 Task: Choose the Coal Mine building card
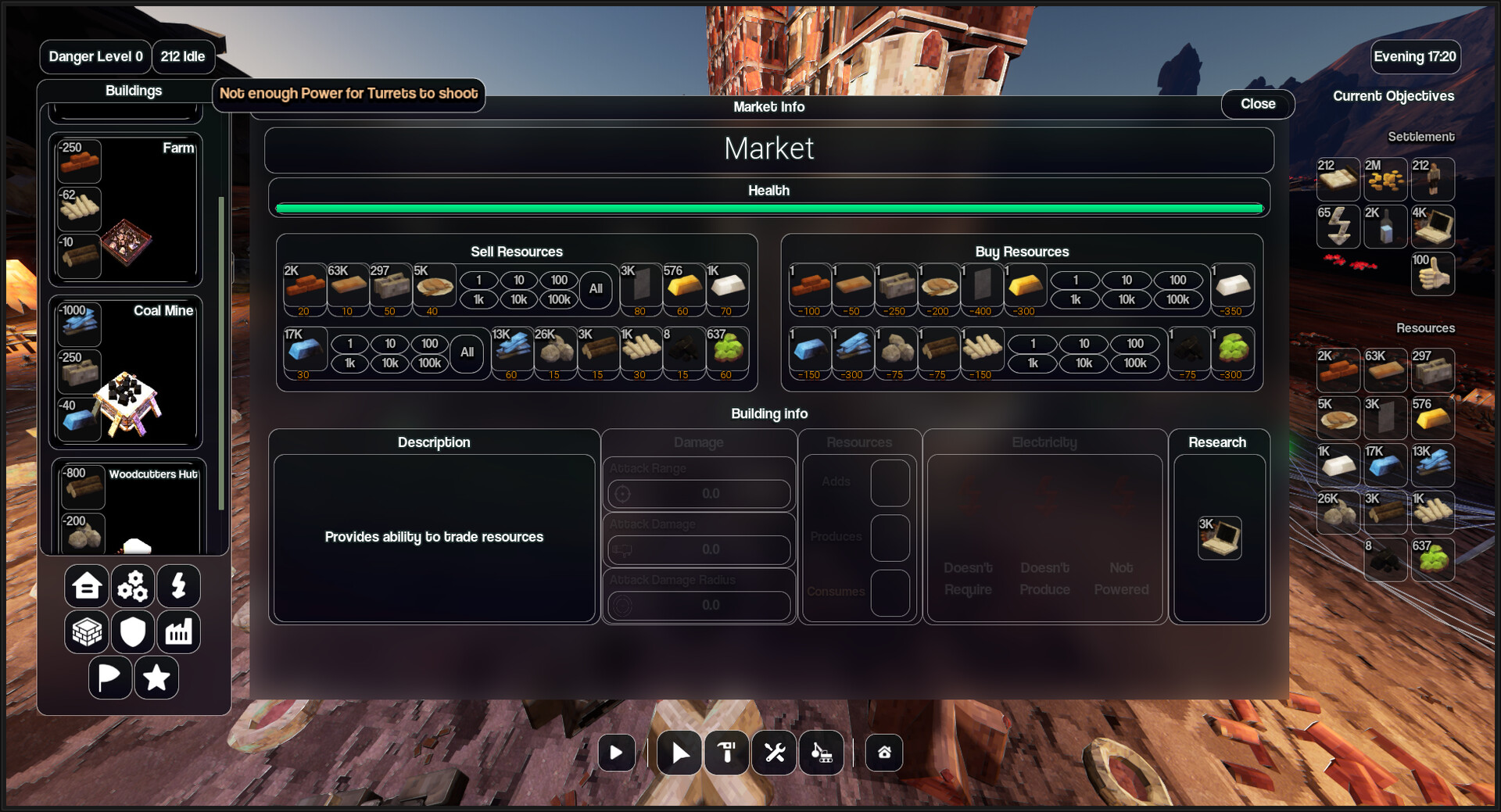coord(126,372)
